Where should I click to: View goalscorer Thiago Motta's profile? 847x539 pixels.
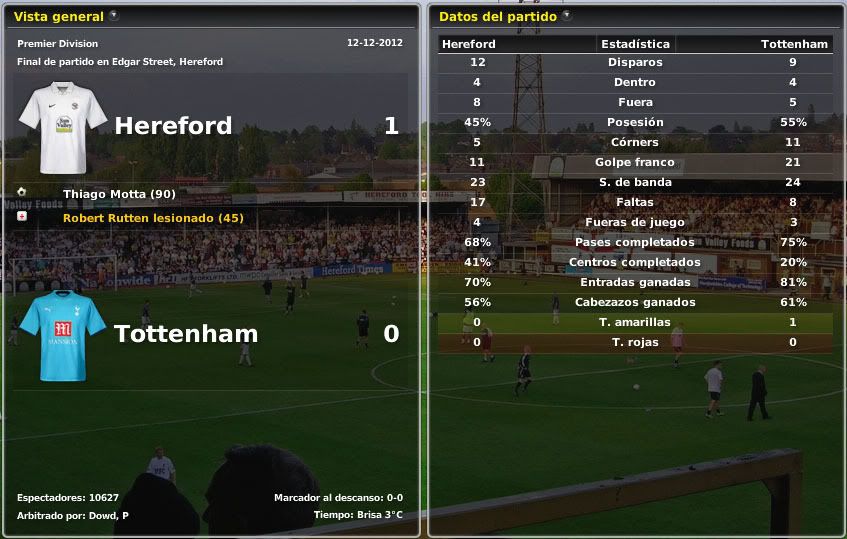coord(105,193)
